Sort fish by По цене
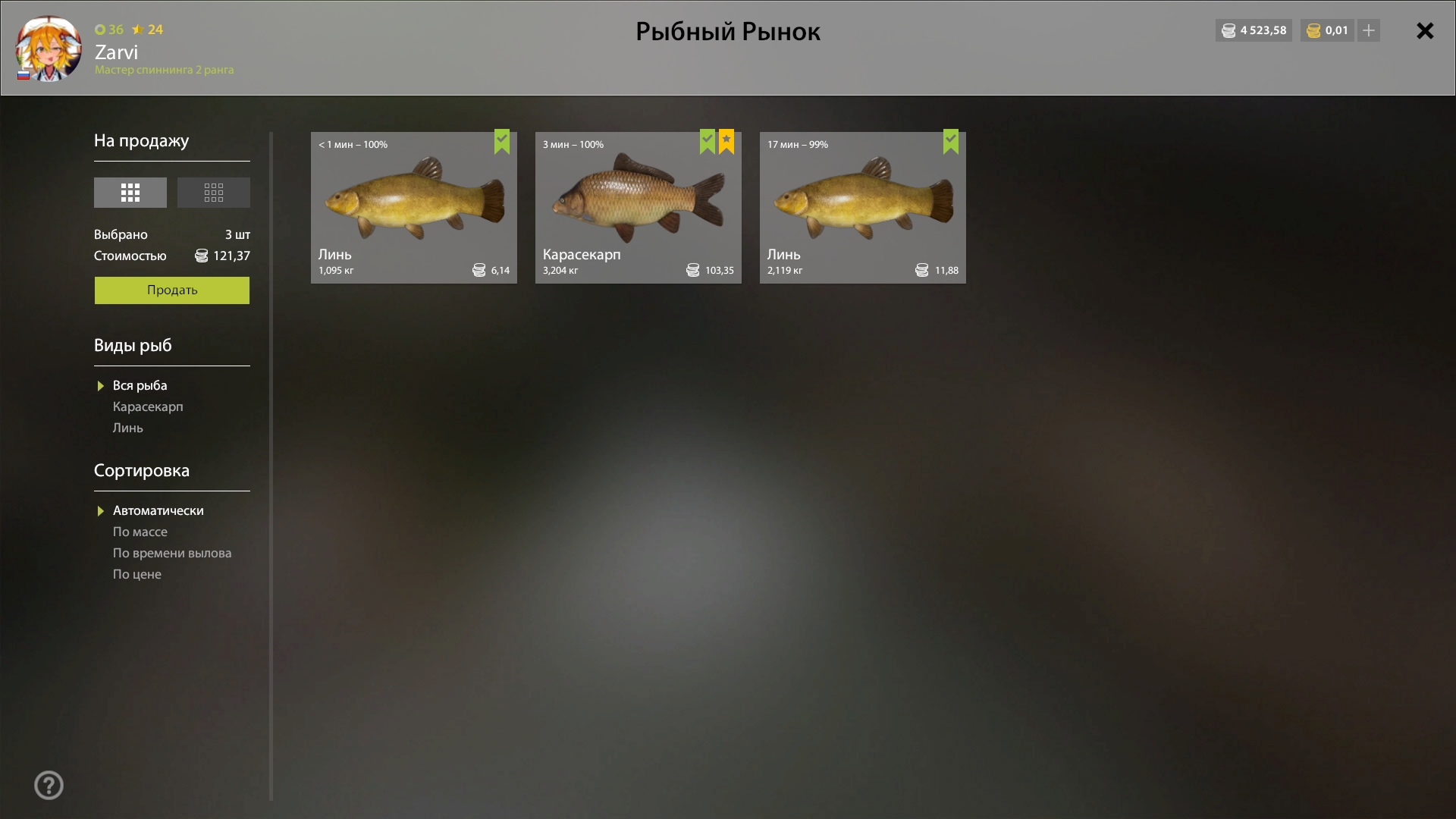 [137, 575]
